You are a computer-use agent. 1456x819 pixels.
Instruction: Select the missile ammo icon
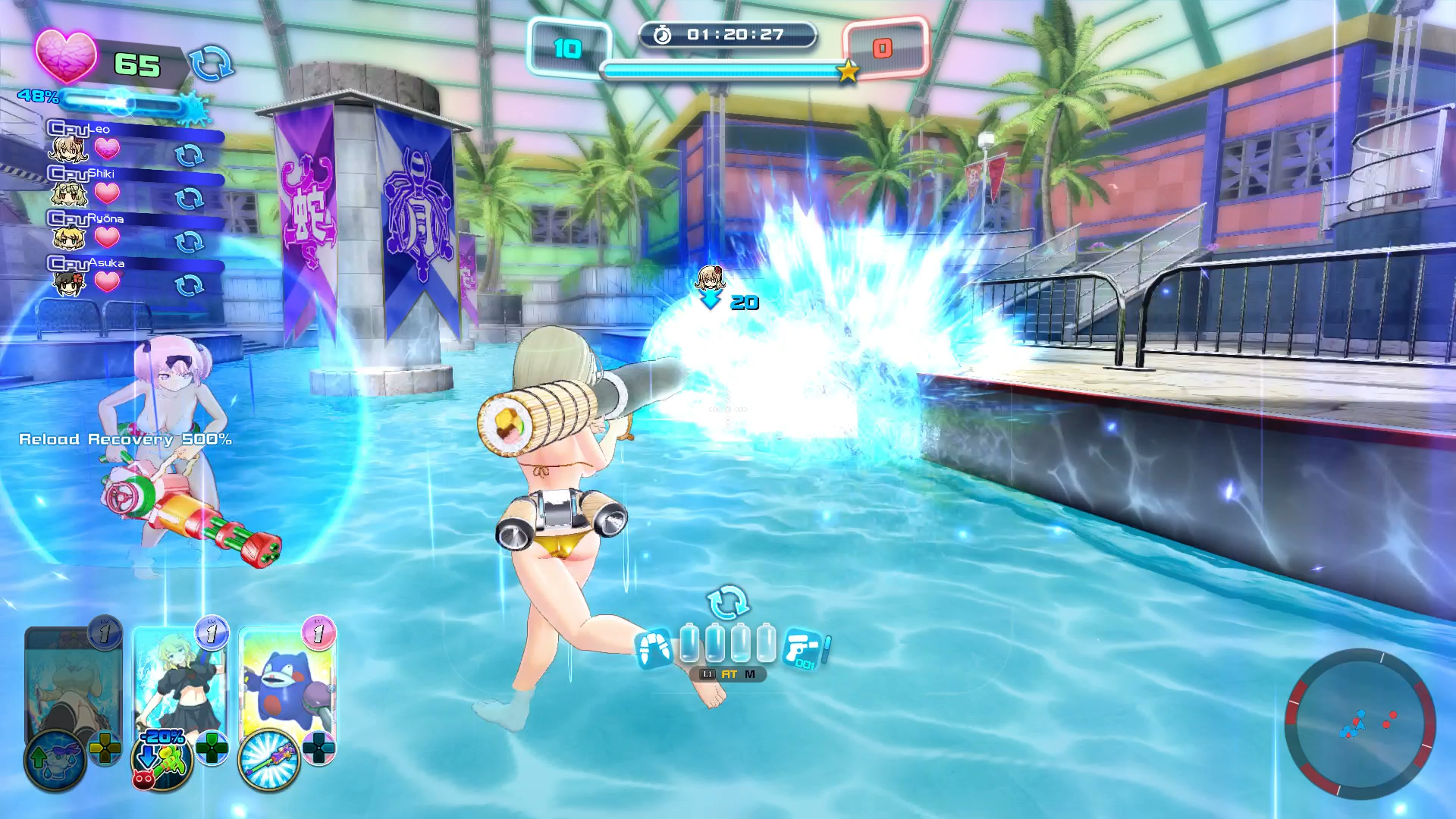tap(654, 648)
